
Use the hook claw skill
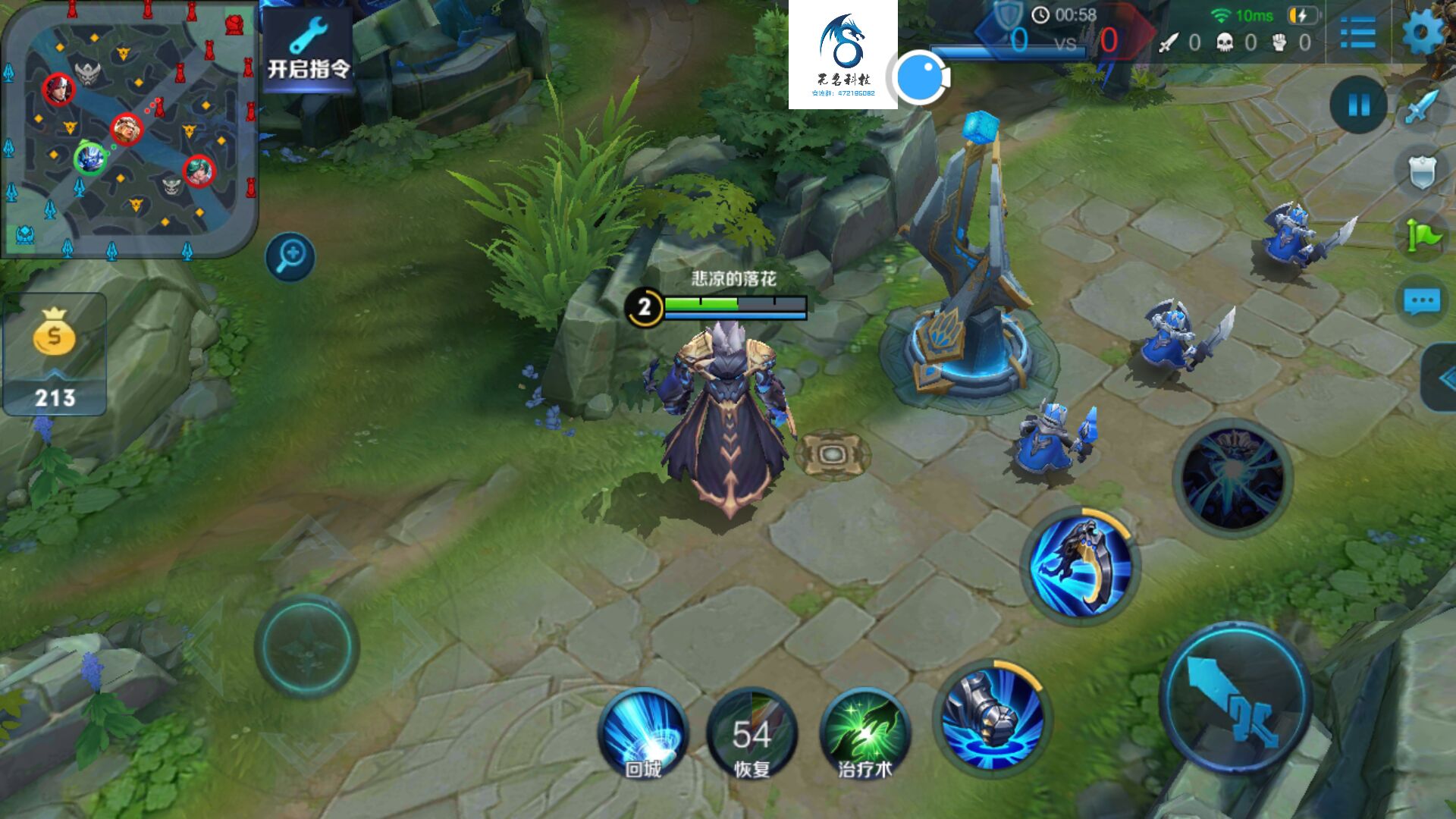(1081, 566)
